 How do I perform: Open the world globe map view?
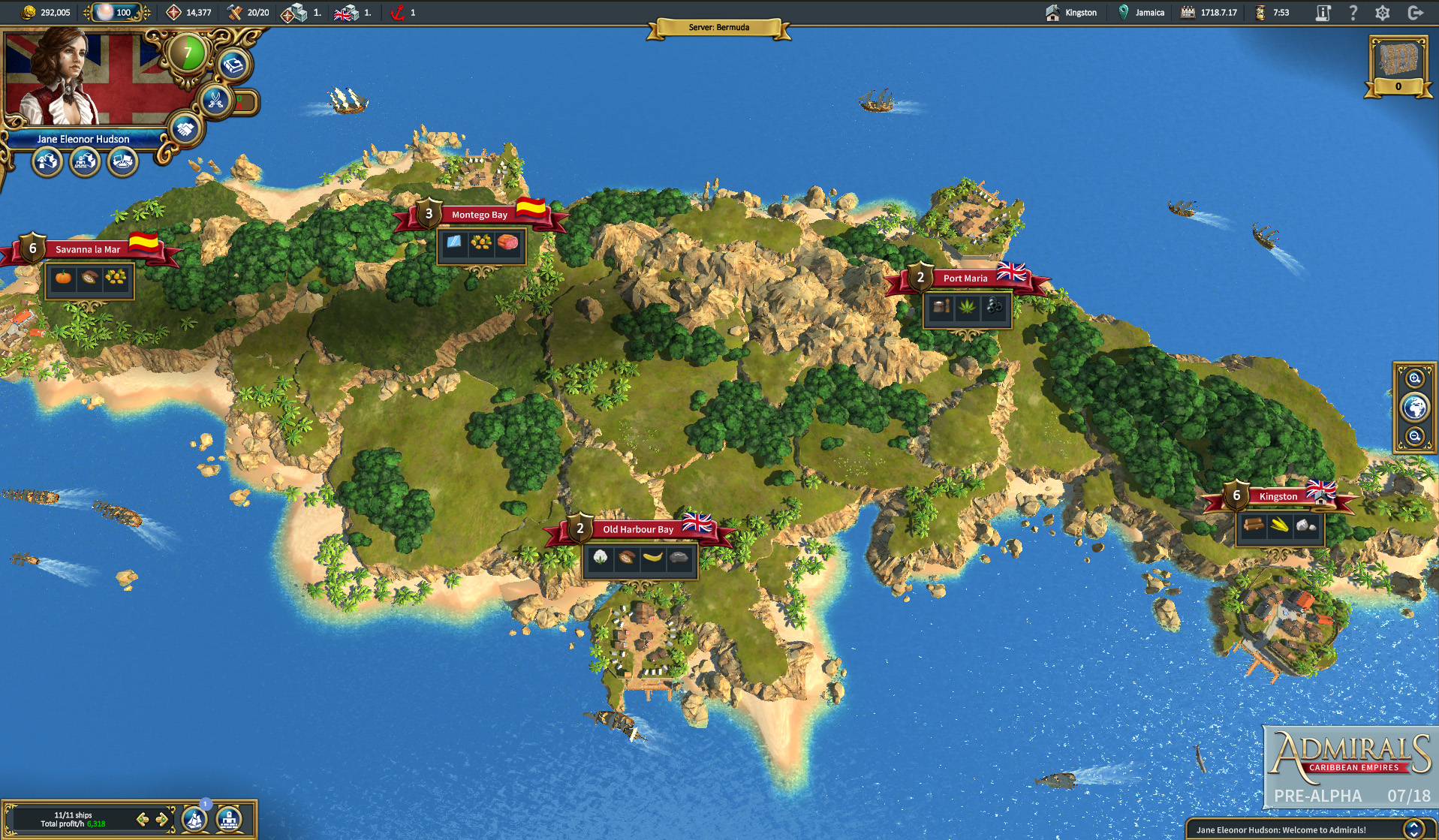click(x=1414, y=408)
